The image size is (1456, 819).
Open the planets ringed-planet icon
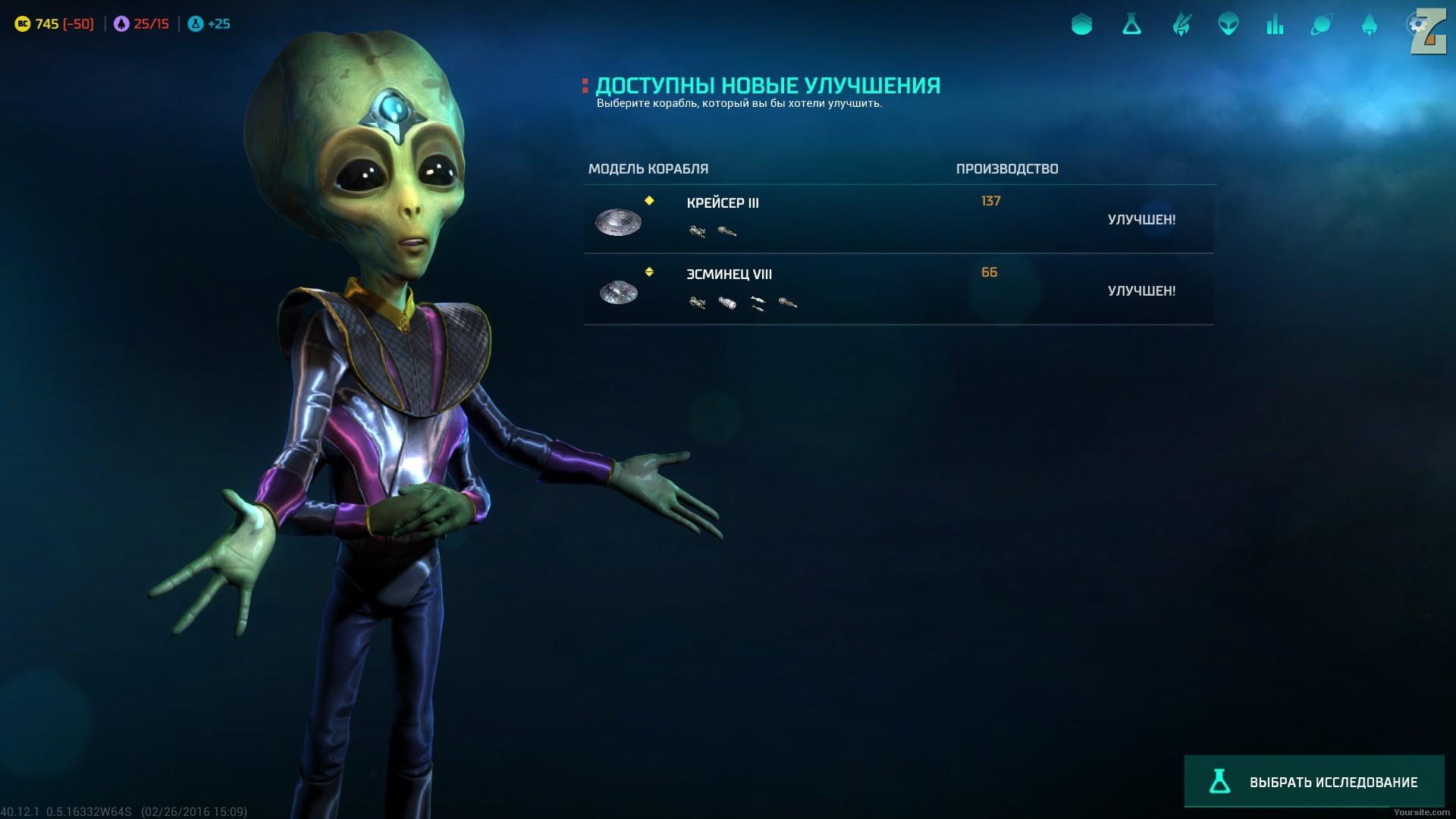(1321, 25)
